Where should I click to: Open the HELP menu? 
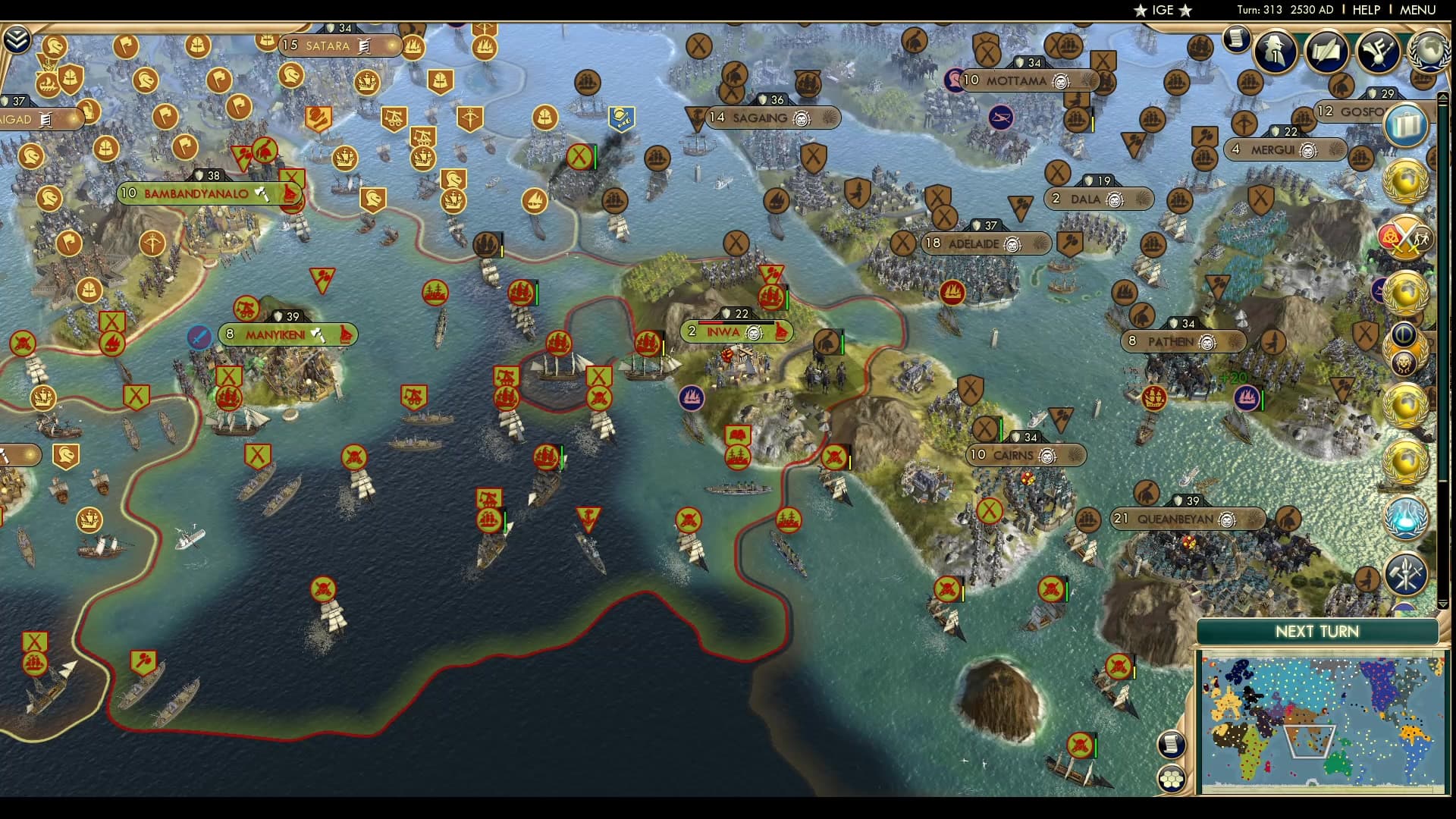(x=1365, y=10)
